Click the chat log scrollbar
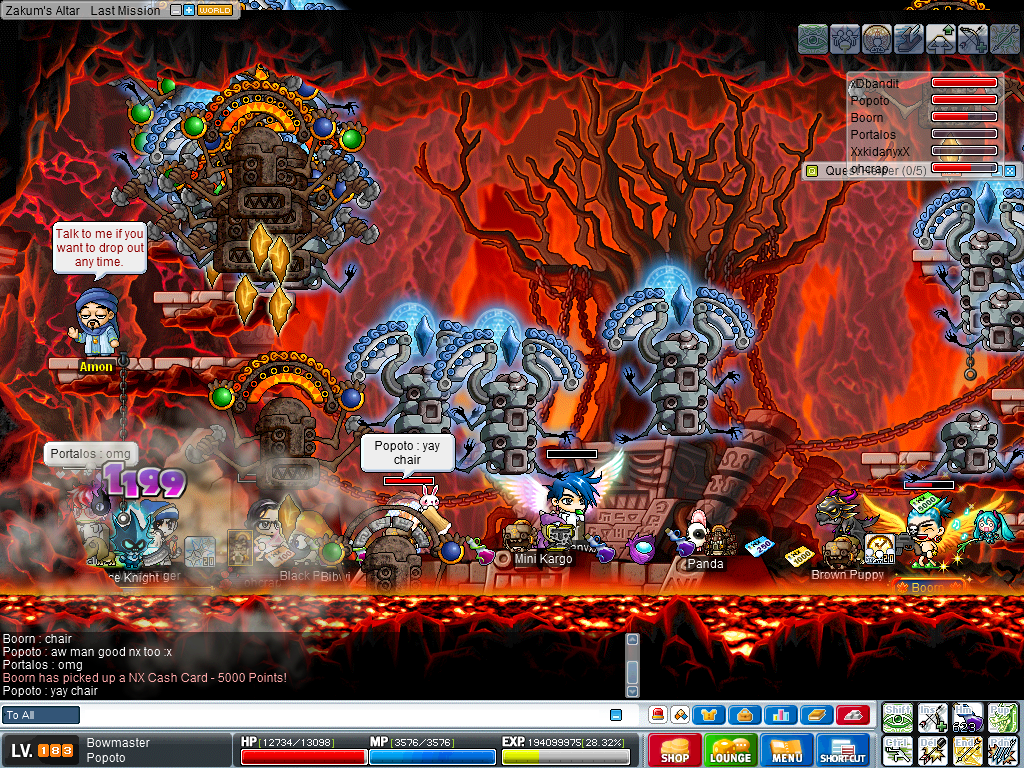This screenshot has width=1024, height=768. tap(632, 665)
